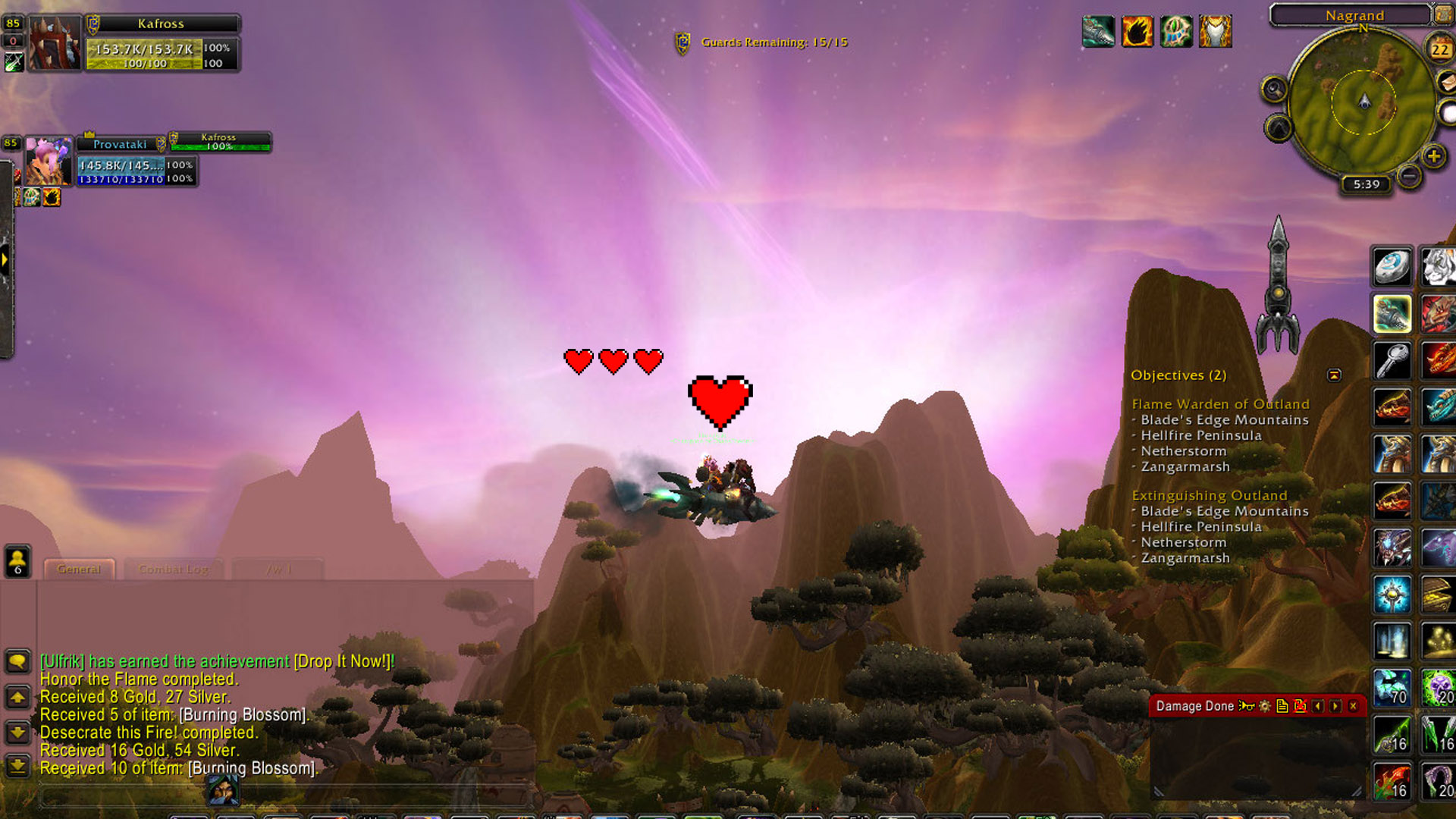
Task: Jump chat to bottom with bottom arrow
Action: [x=17, y=767]
